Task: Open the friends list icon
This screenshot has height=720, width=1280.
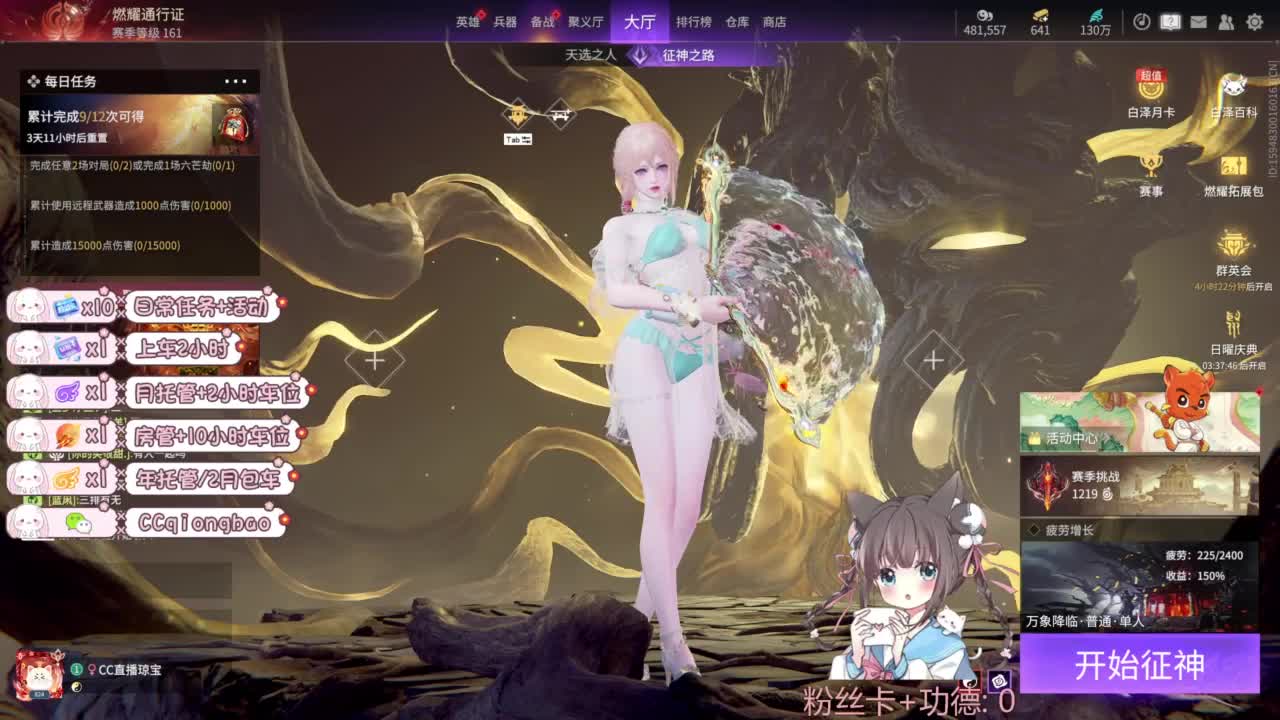Action: tap(1227, 21)
